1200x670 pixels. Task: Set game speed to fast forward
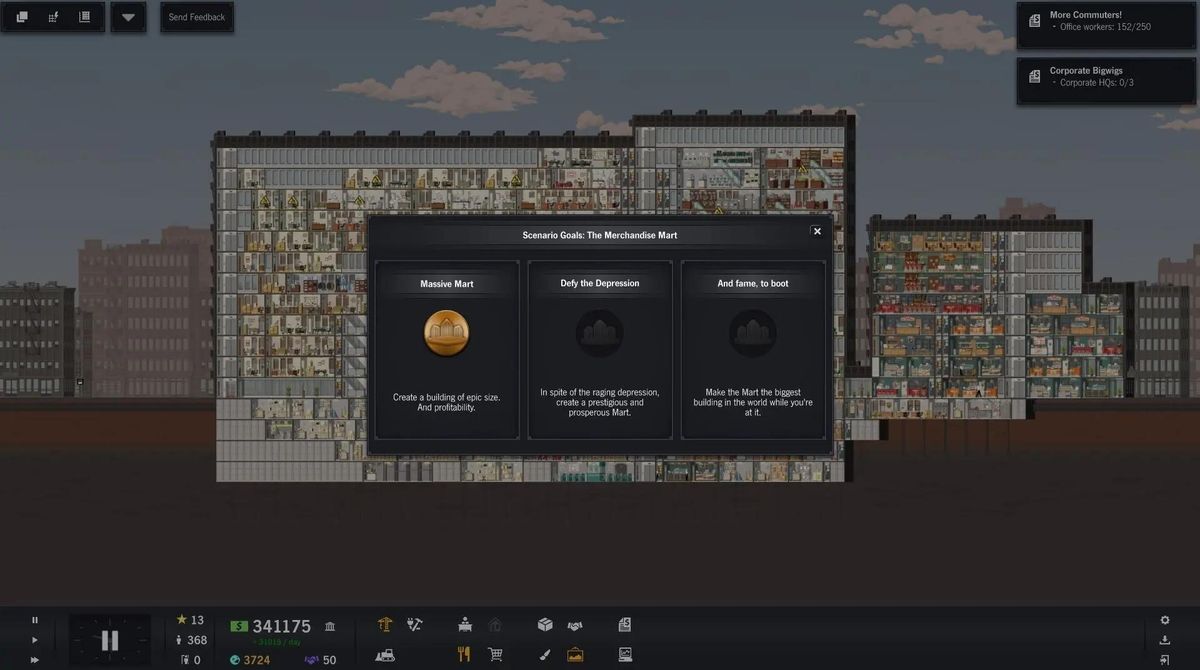tap(35, 659)
